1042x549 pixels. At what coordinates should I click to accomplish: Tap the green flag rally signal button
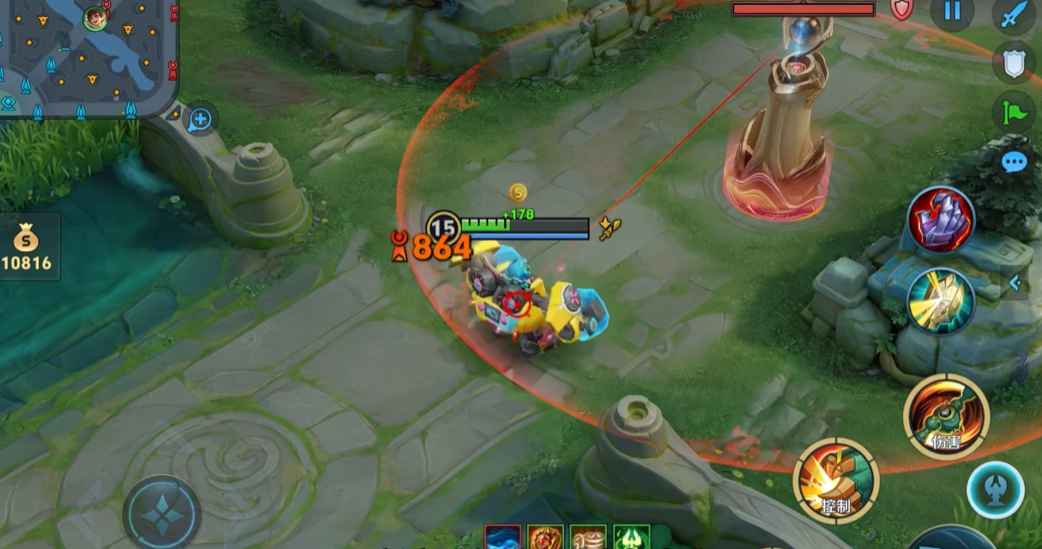pyautogui.click(x=1013, y=112)
